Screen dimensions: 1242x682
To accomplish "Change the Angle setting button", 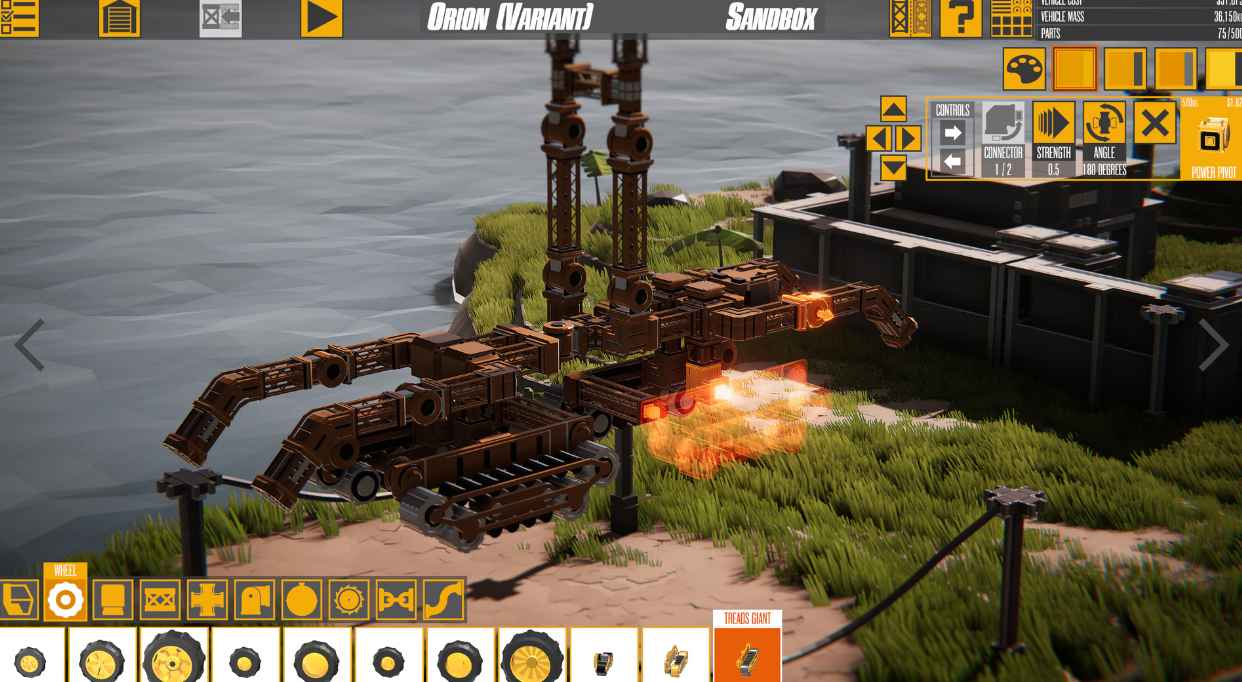I will 1104,124.
